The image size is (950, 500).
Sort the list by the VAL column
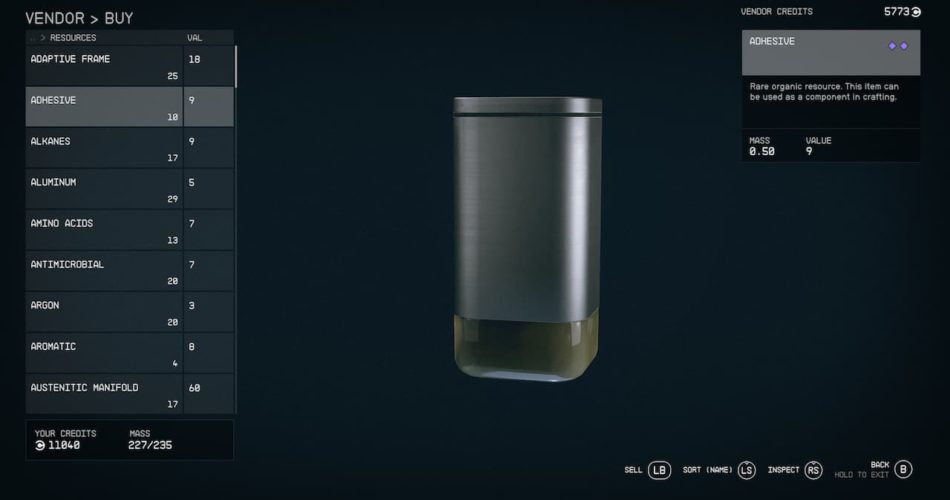(x=194, y=38)
